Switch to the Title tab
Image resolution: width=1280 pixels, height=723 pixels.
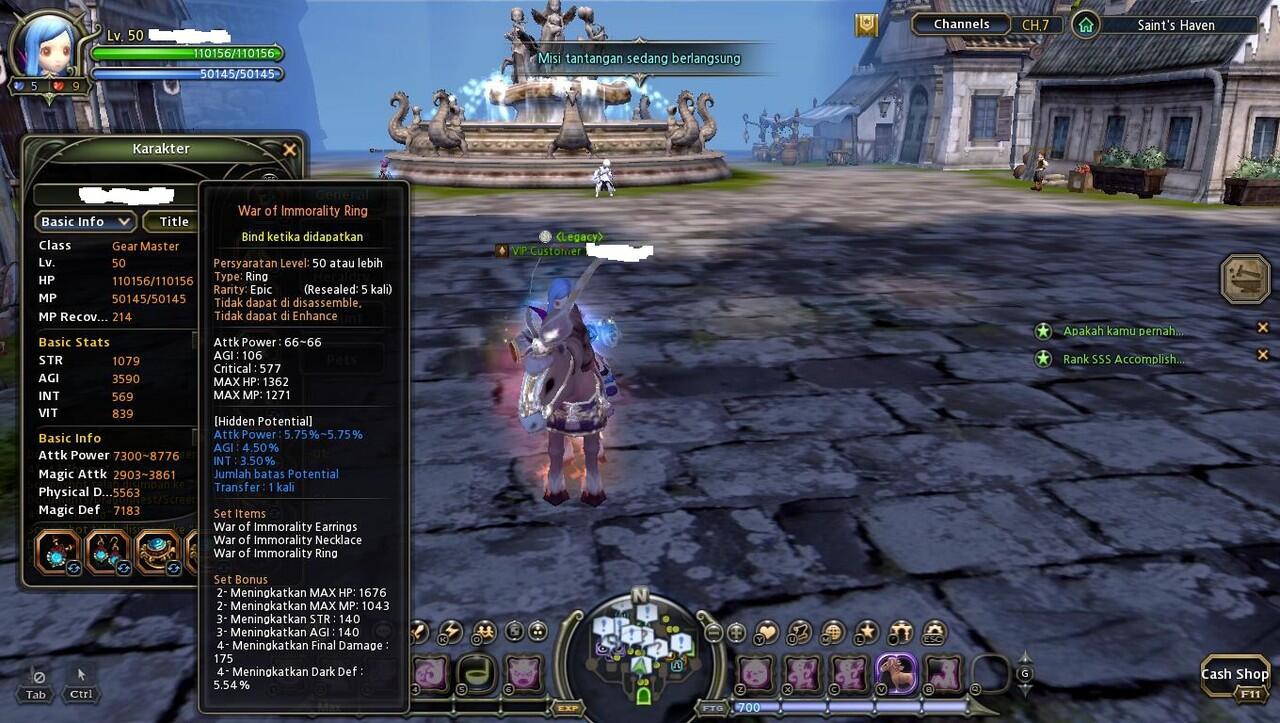pyautogui.click(x=174, y=222)
